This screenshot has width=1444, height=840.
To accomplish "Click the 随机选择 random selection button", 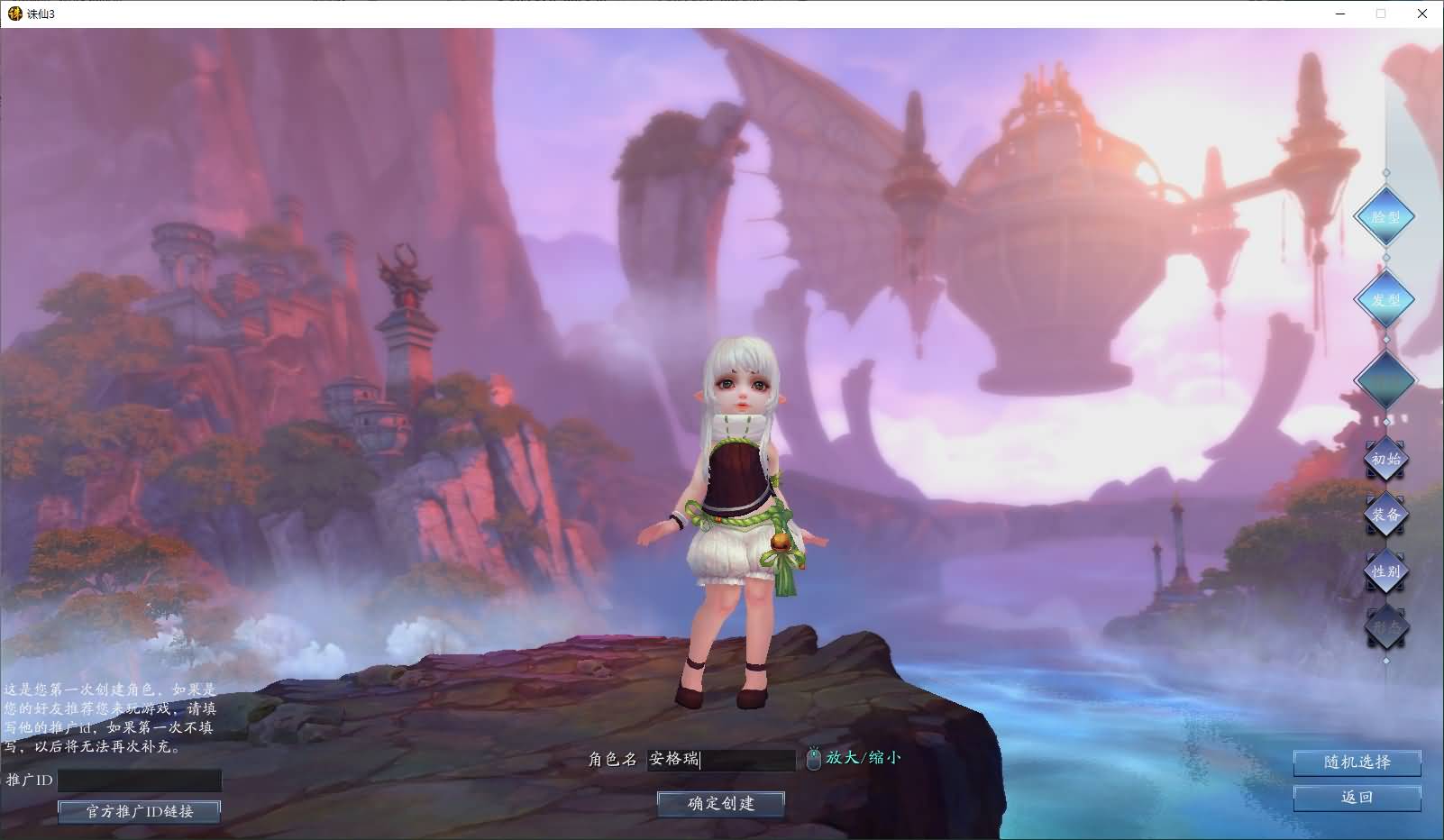I will (1356, 762).
